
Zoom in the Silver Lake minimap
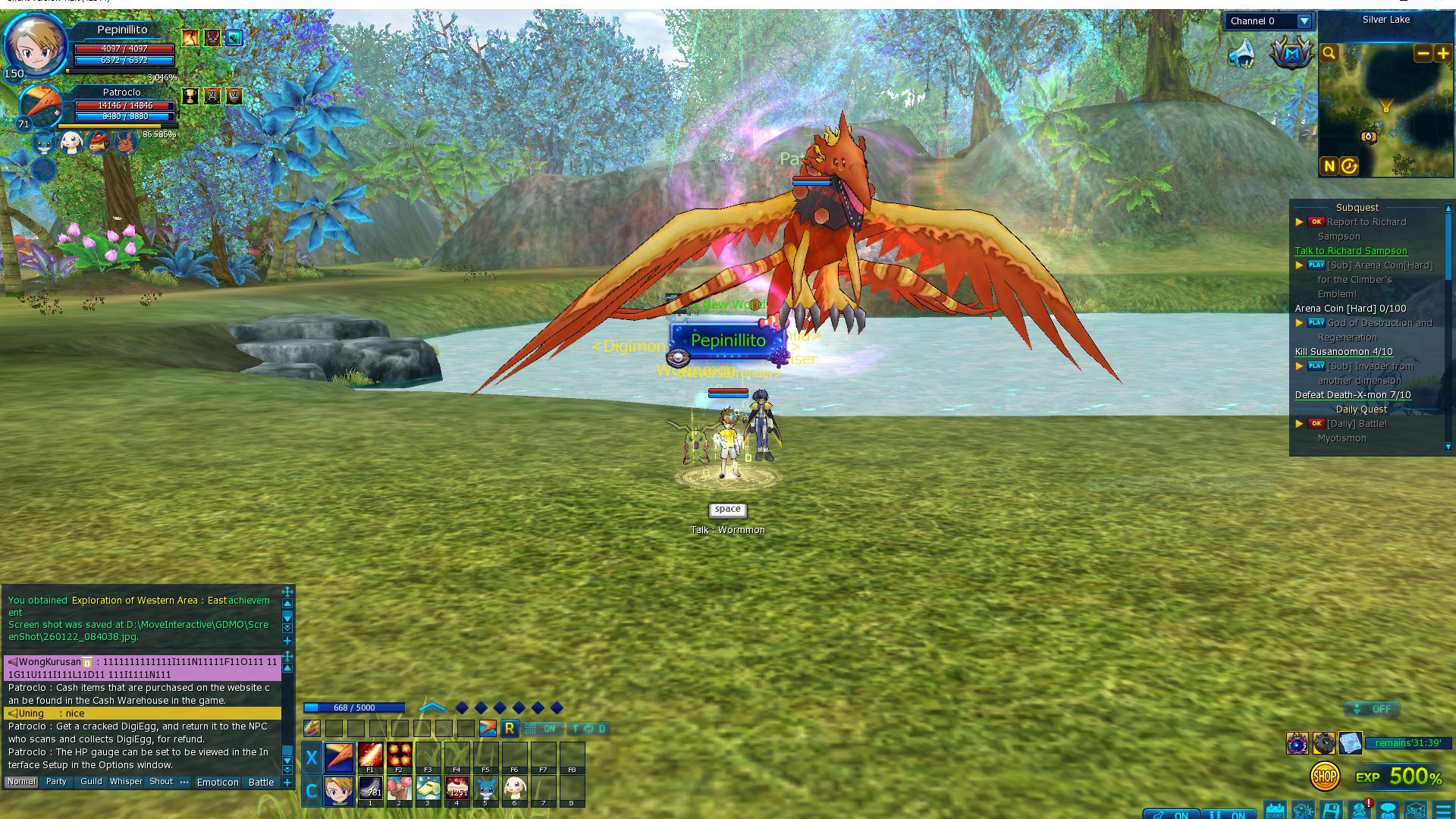(1442, 53)
